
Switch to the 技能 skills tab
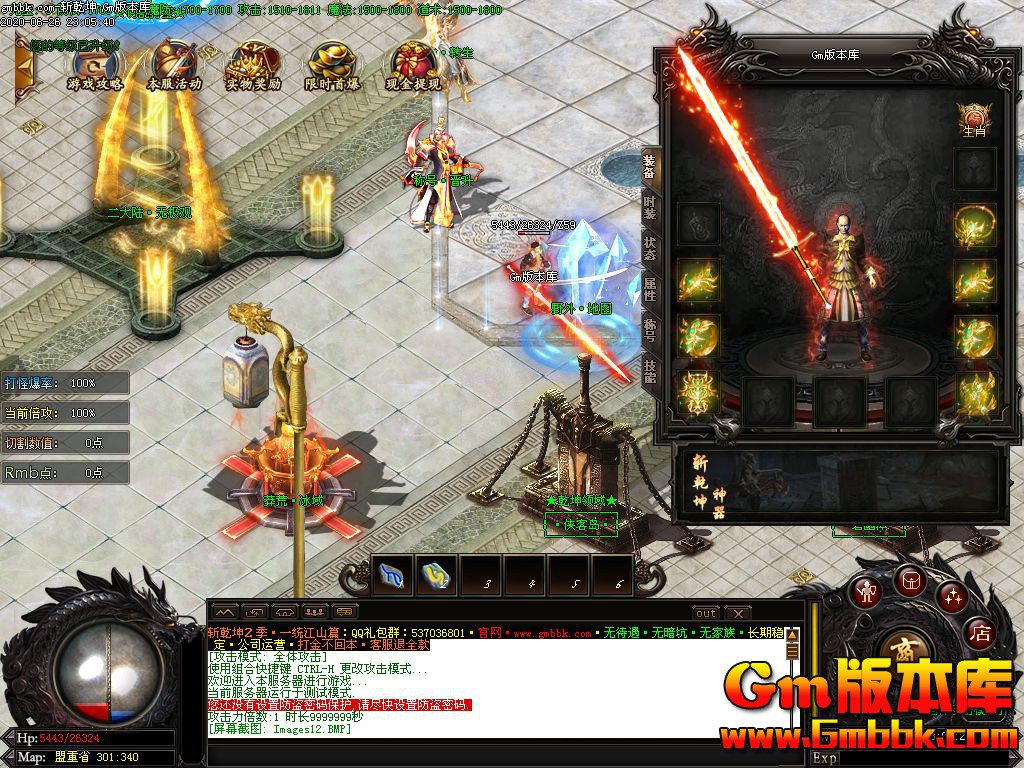650,371
